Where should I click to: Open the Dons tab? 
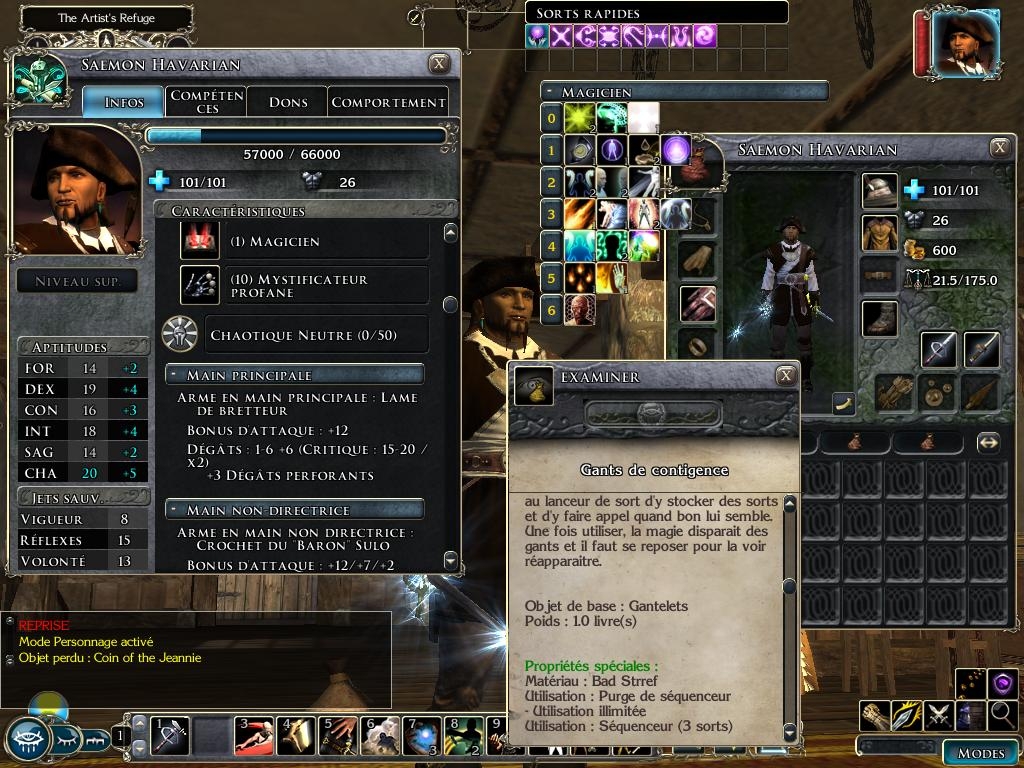tap(288, 102)
